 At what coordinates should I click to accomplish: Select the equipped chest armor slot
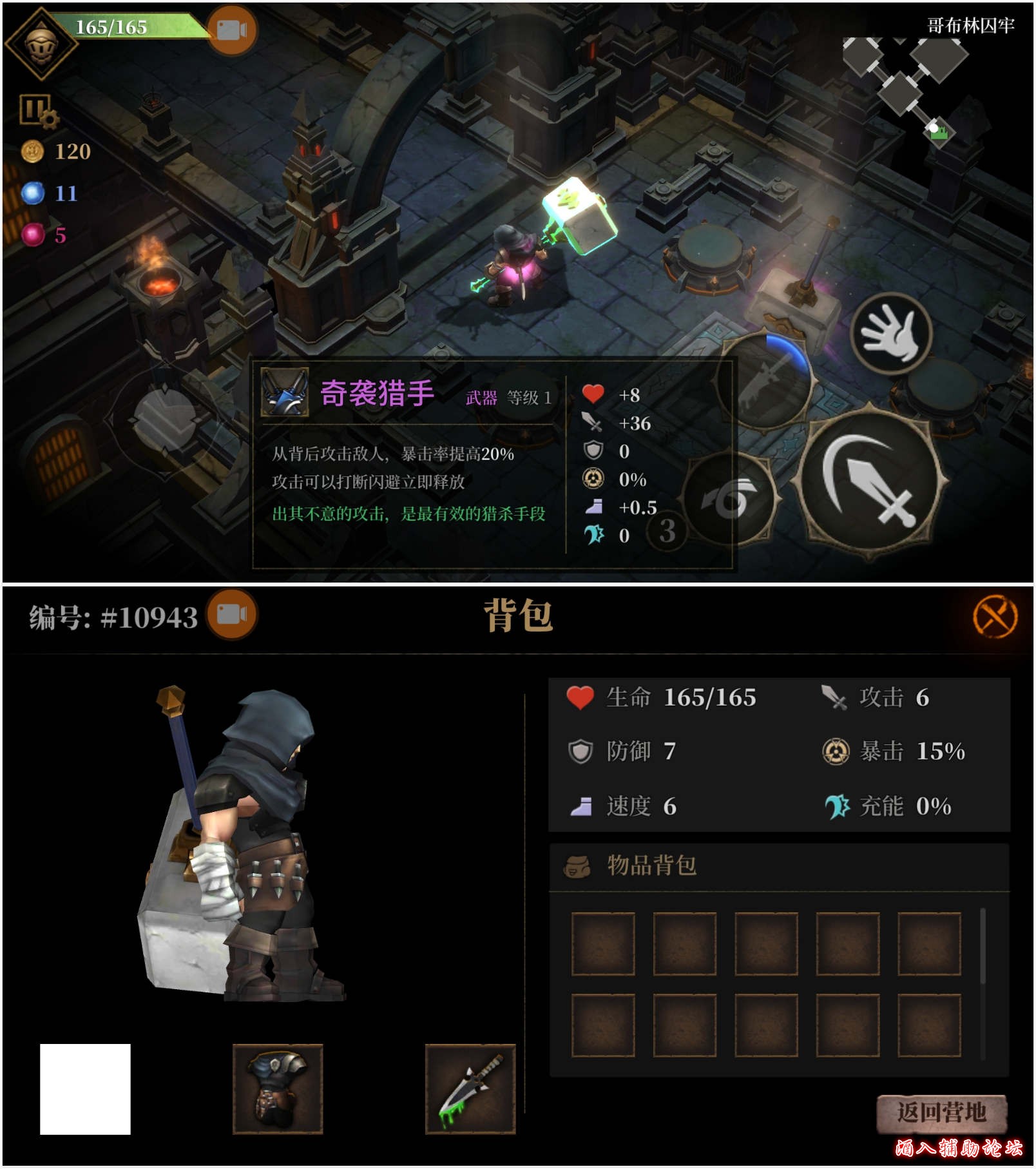pos(278,1088)
